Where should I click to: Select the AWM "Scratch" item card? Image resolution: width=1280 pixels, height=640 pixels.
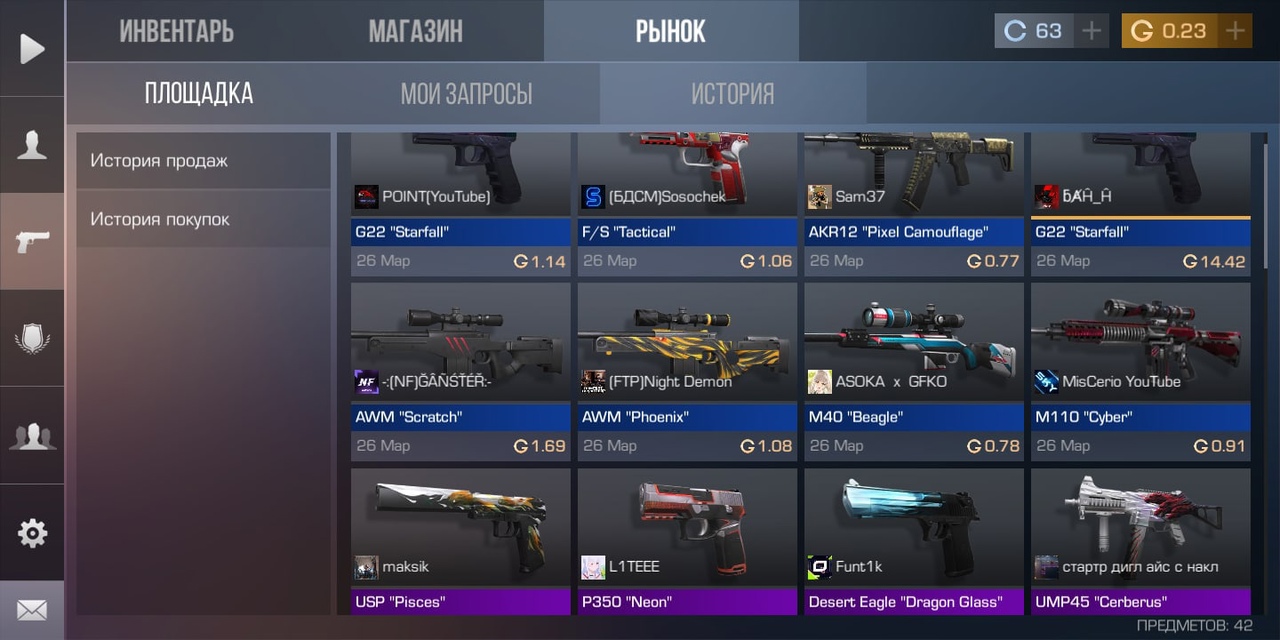[x=460, y=370]
